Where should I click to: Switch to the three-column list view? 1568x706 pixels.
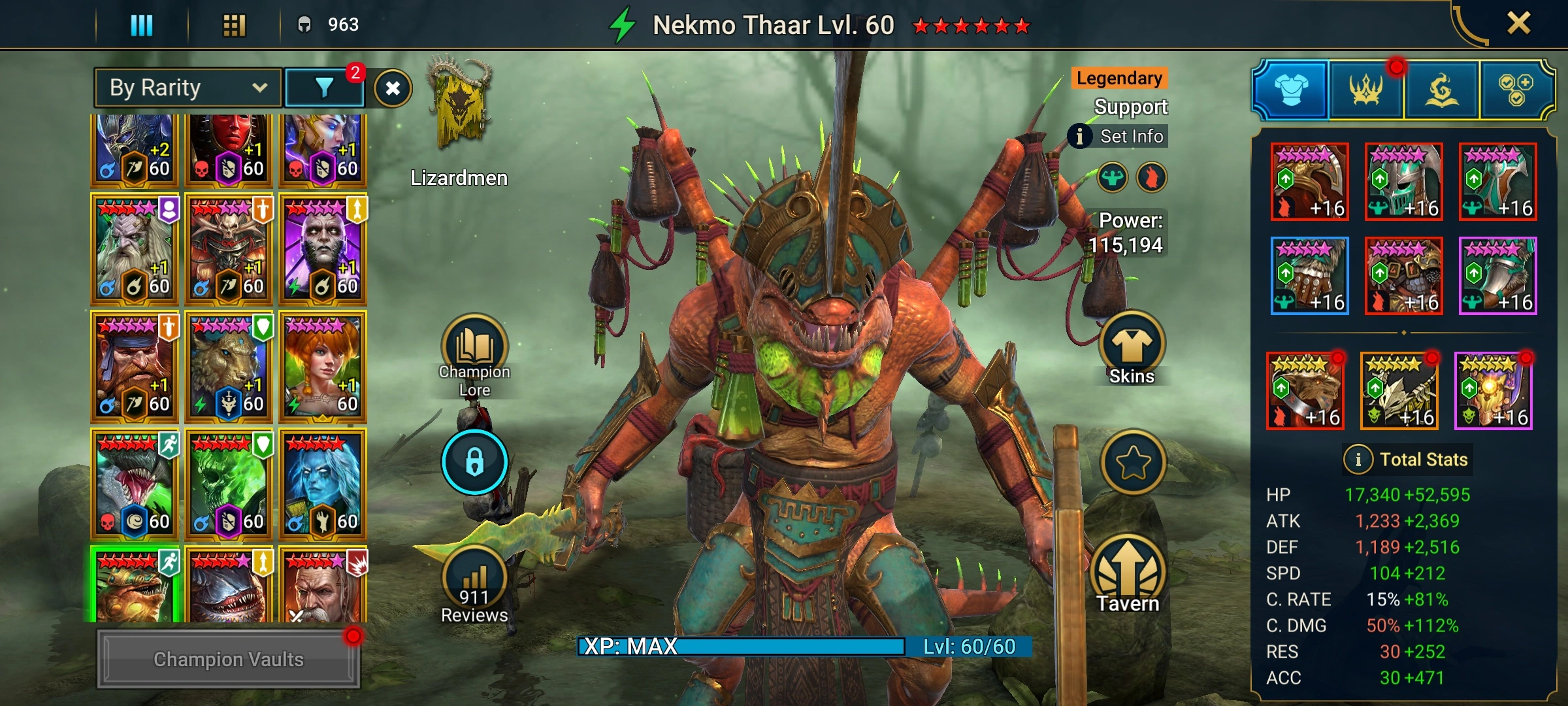click(x=142, y=25)
